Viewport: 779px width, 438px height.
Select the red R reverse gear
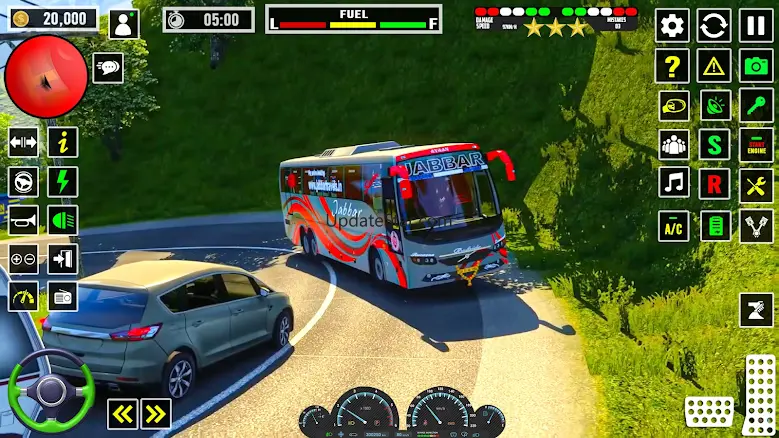714,184
